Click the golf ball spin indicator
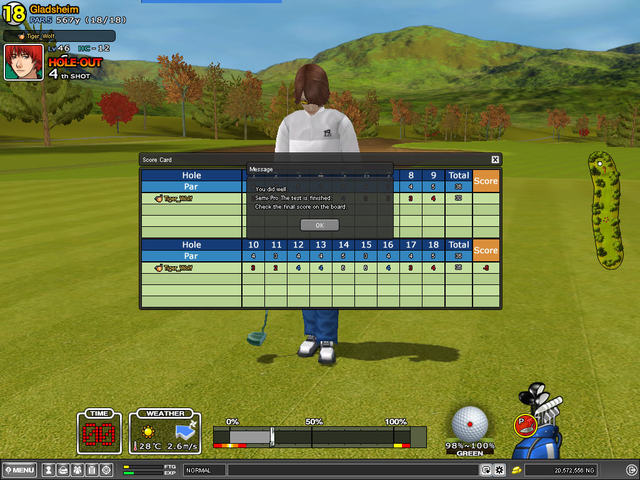 point(470,423)
